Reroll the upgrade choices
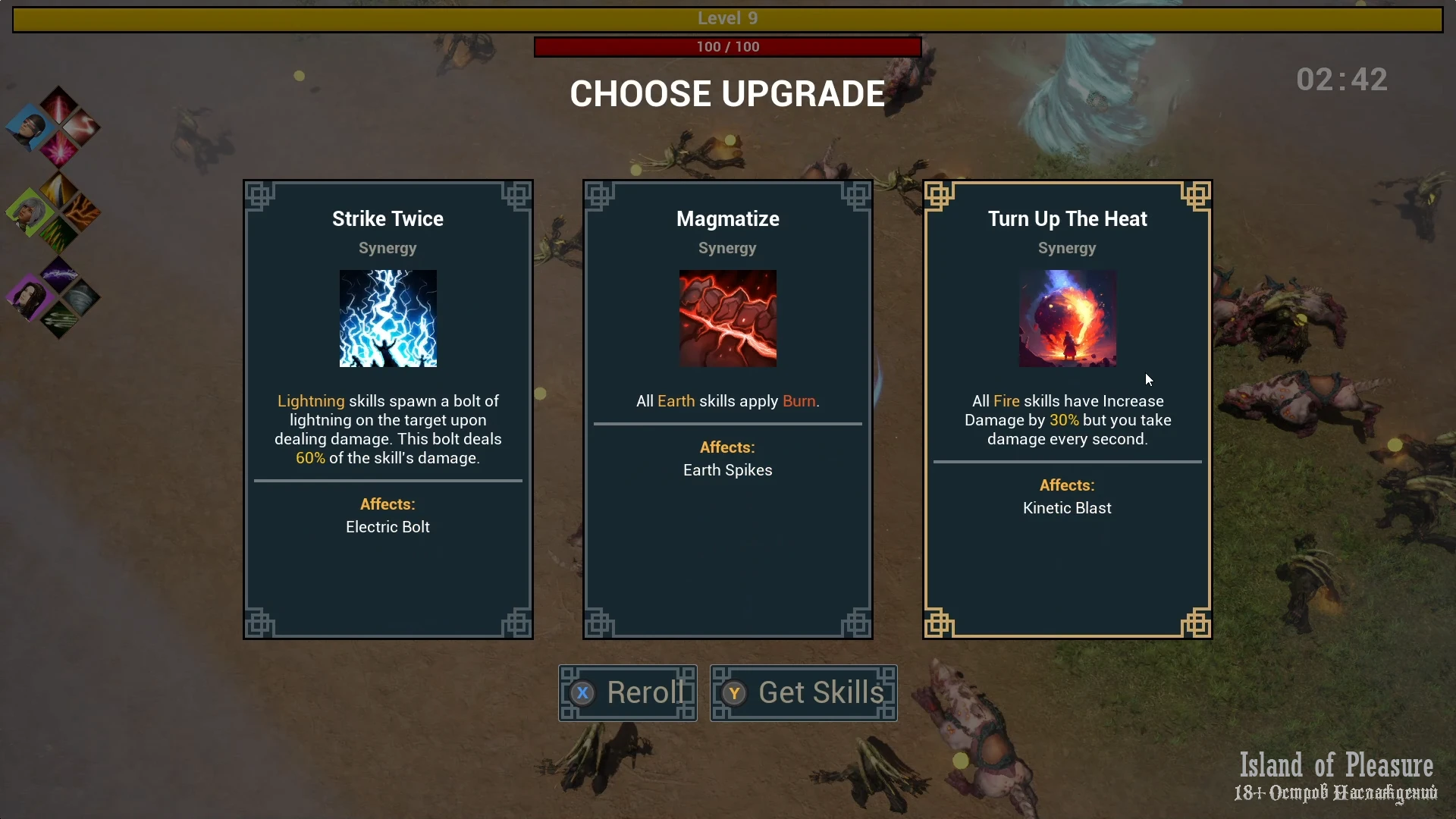Viewport: 1456px width, 819px height. click(627, 692)
